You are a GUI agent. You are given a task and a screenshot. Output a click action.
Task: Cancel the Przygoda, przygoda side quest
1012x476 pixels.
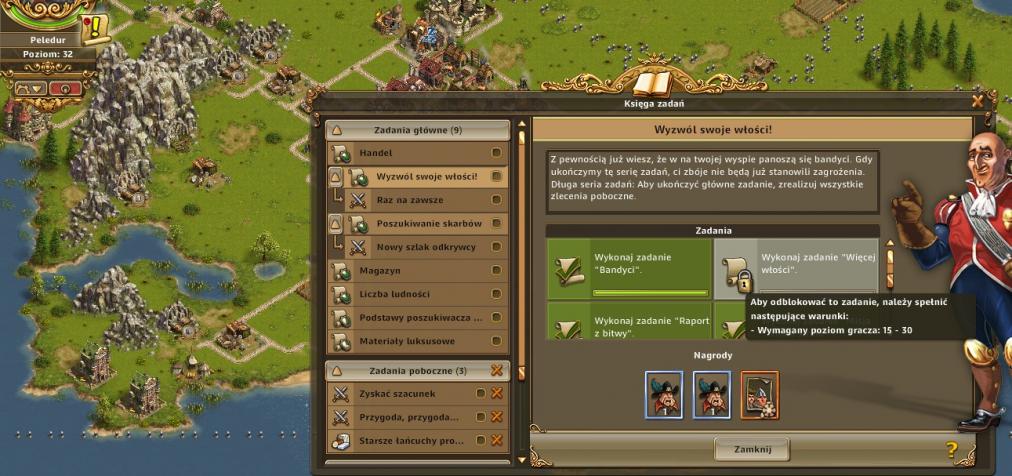pyautogui.click(x=496, y=417)
